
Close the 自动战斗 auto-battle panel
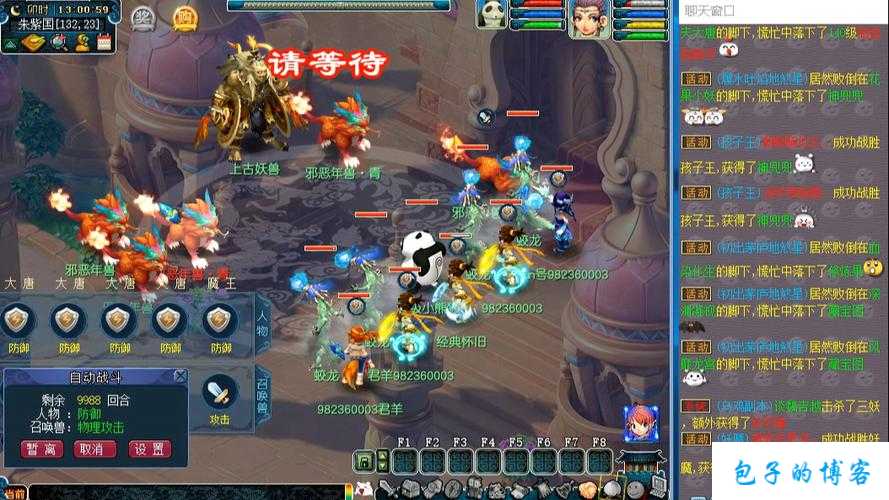(179, 376)
